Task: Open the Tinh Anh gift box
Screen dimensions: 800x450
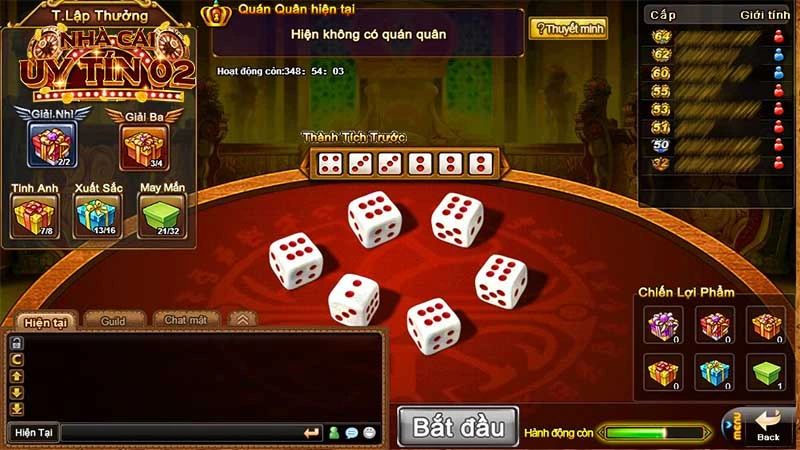Action: click(34, 213)
